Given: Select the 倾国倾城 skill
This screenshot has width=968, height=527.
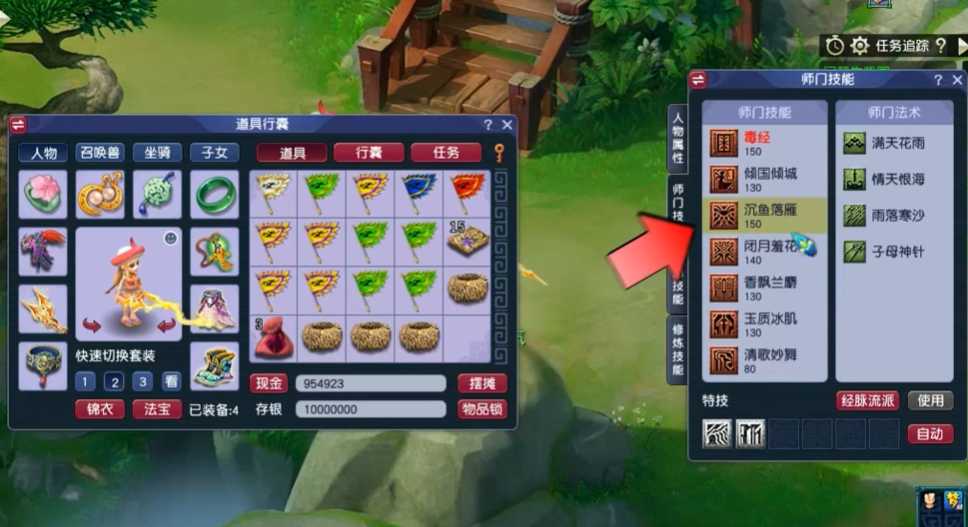Looking at the screenshot, I should click(x=765, y=179).
